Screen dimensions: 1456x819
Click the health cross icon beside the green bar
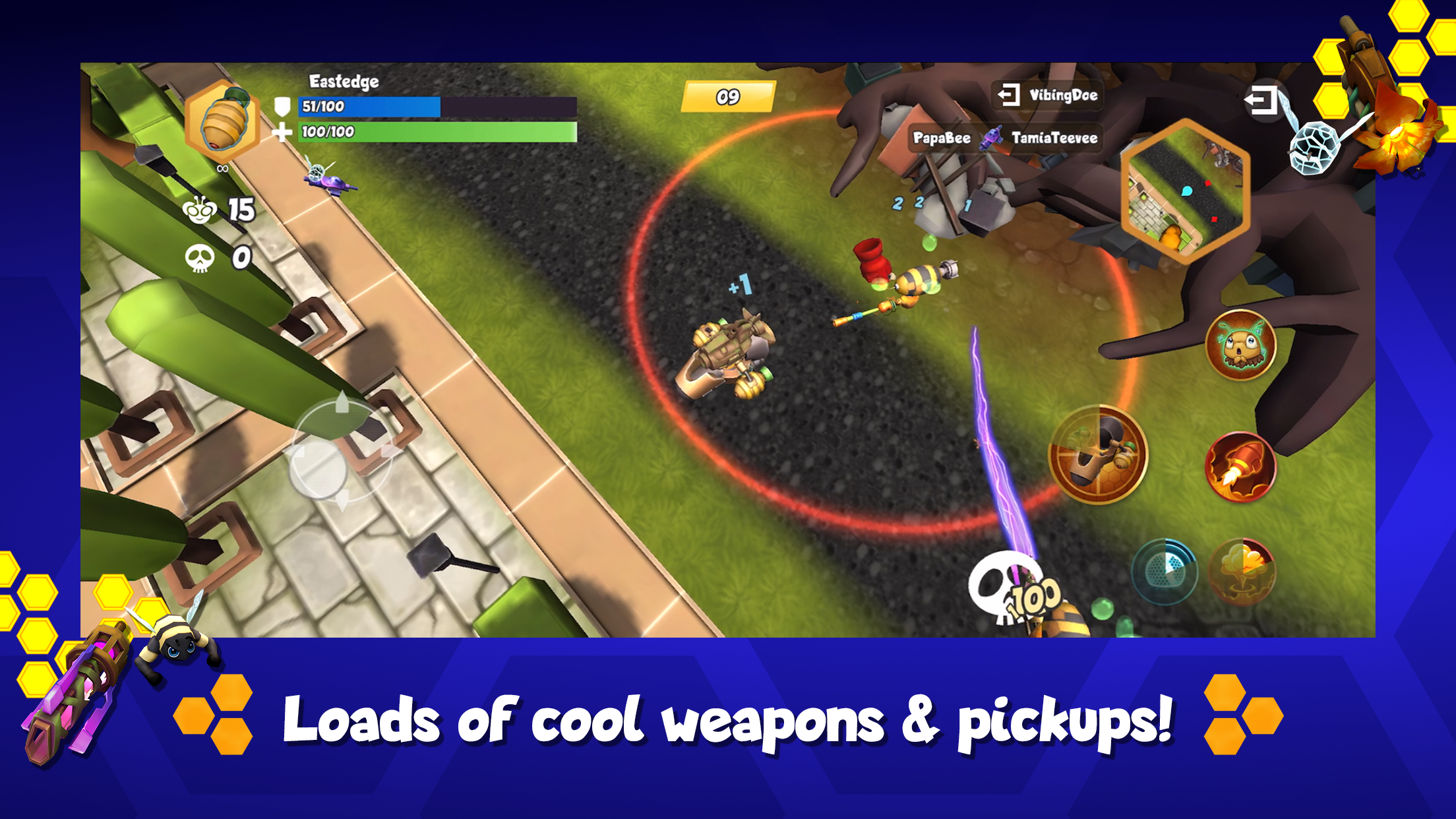pos(284,134)
